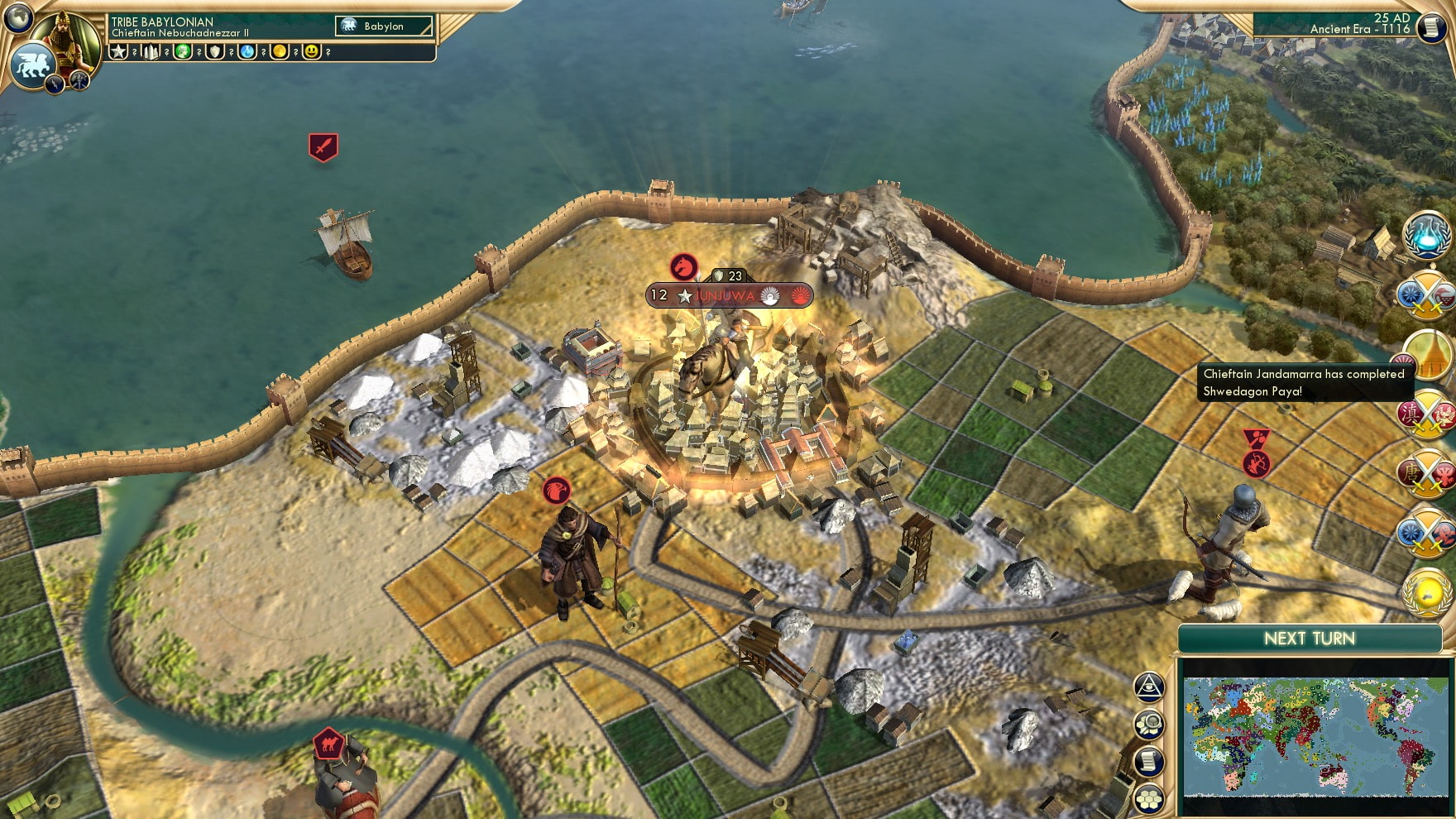Viewport: 1456px width, 819px height.
Task: Click the gold coin treasury icon
Action: (x=279, y=53)
